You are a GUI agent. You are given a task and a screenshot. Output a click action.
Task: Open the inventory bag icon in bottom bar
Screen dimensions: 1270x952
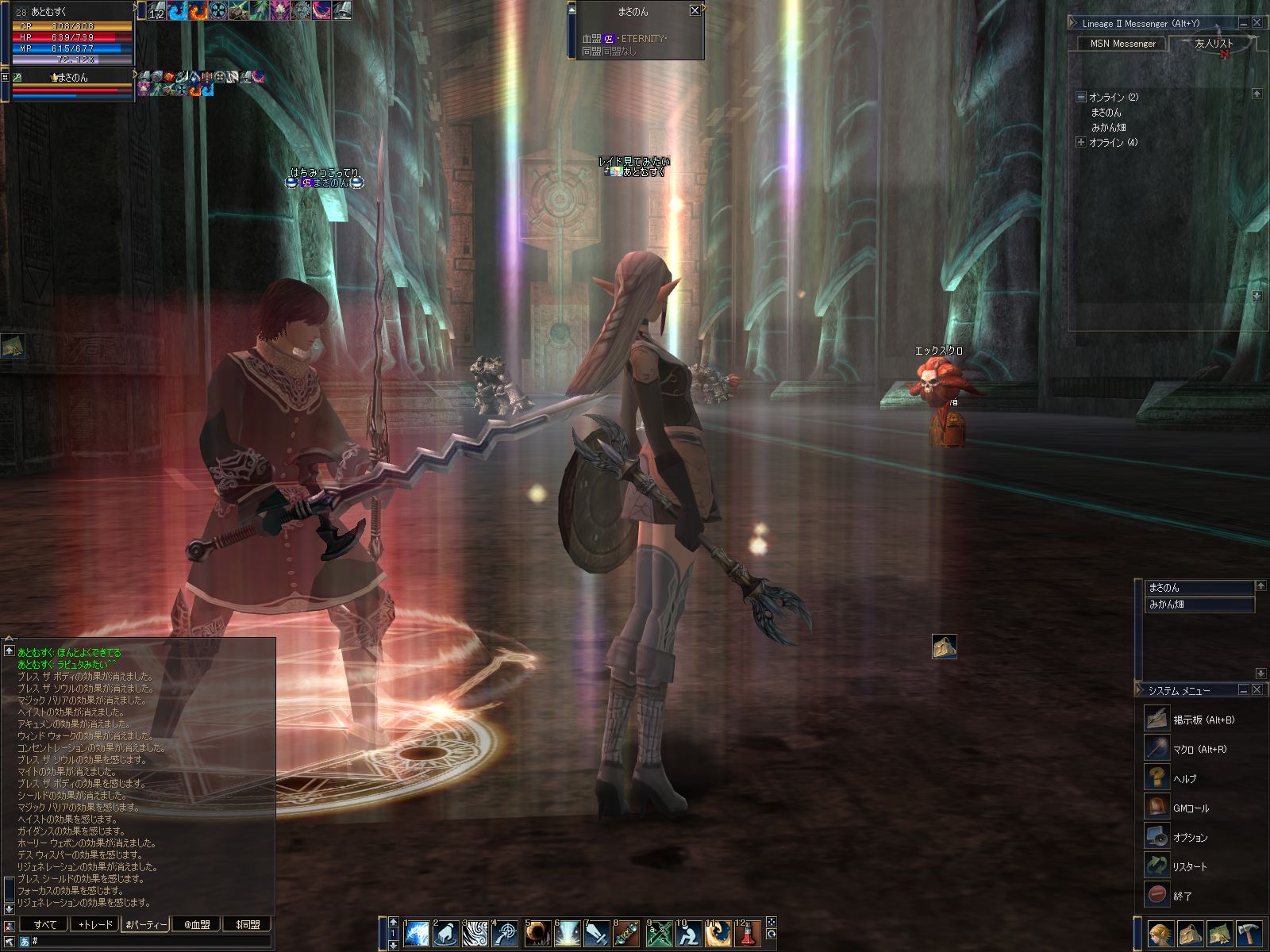coord(1189,934)
